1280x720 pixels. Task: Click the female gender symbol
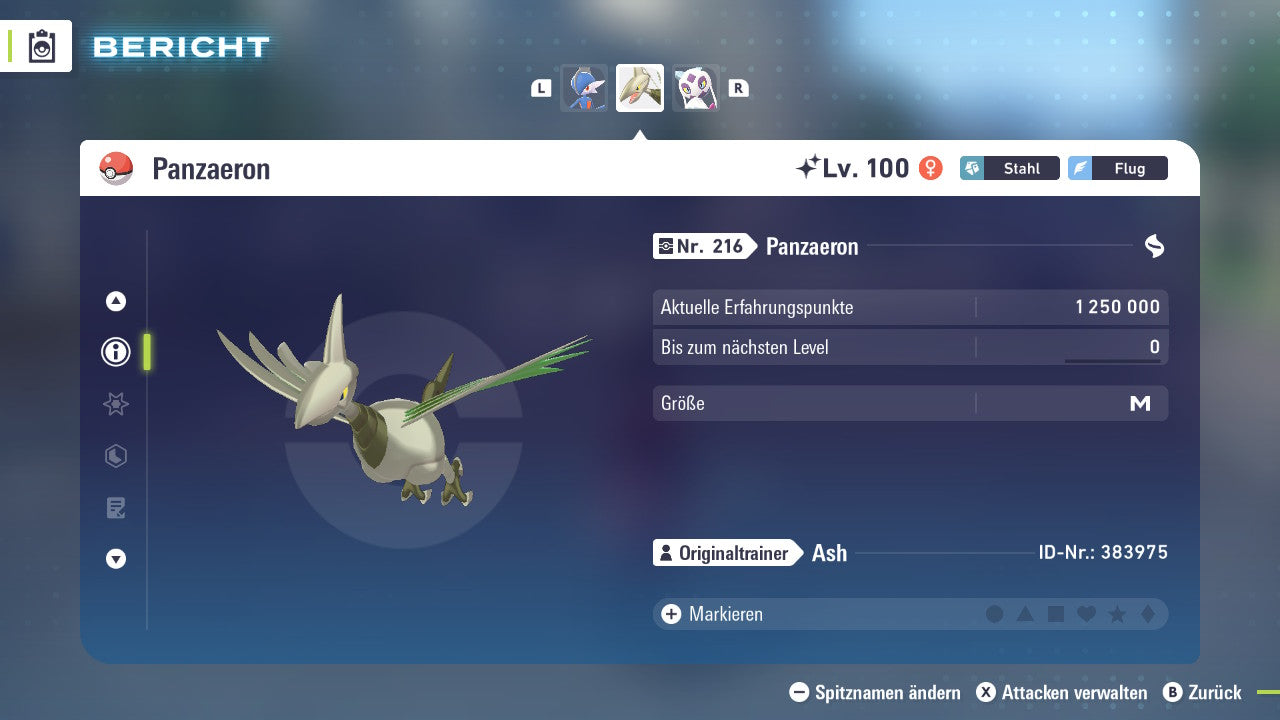point(931,168)
